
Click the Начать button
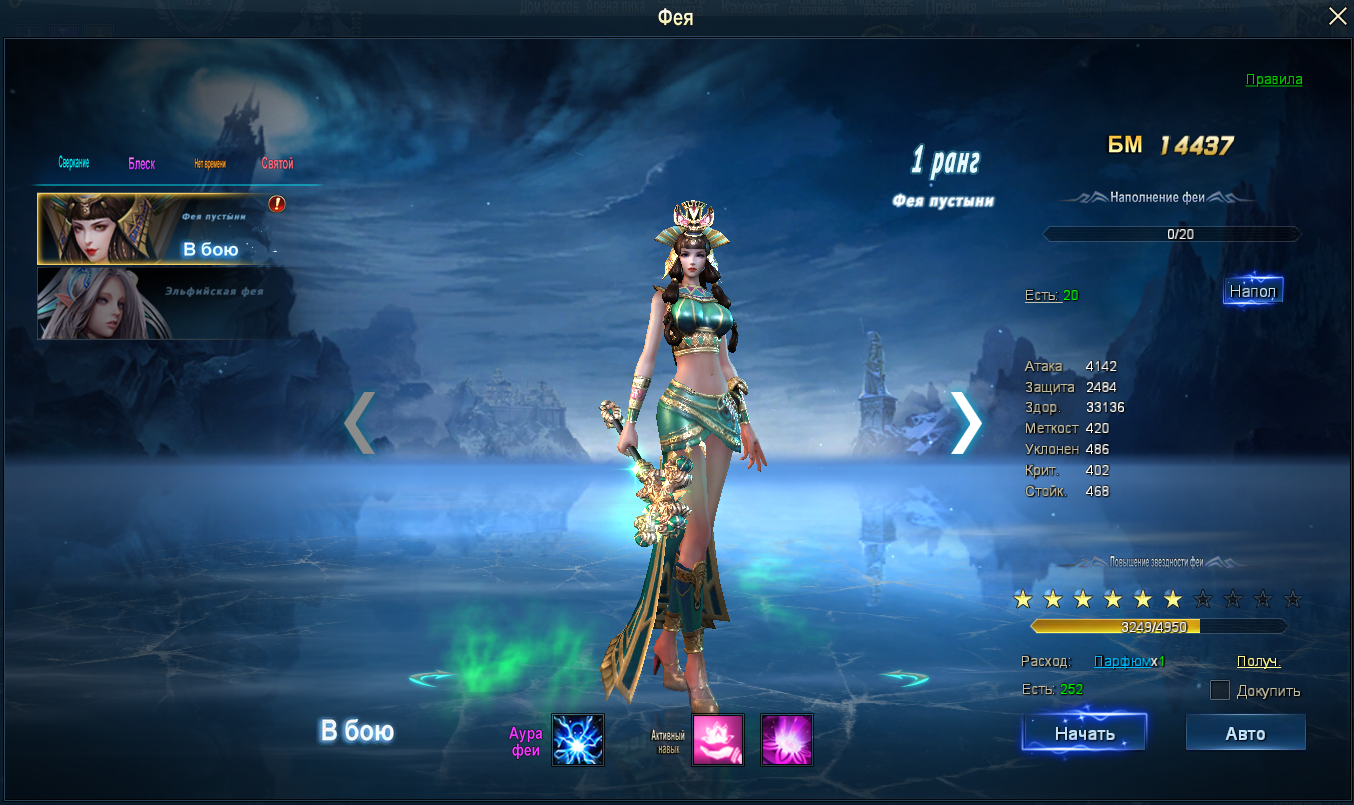(1084, 733)
